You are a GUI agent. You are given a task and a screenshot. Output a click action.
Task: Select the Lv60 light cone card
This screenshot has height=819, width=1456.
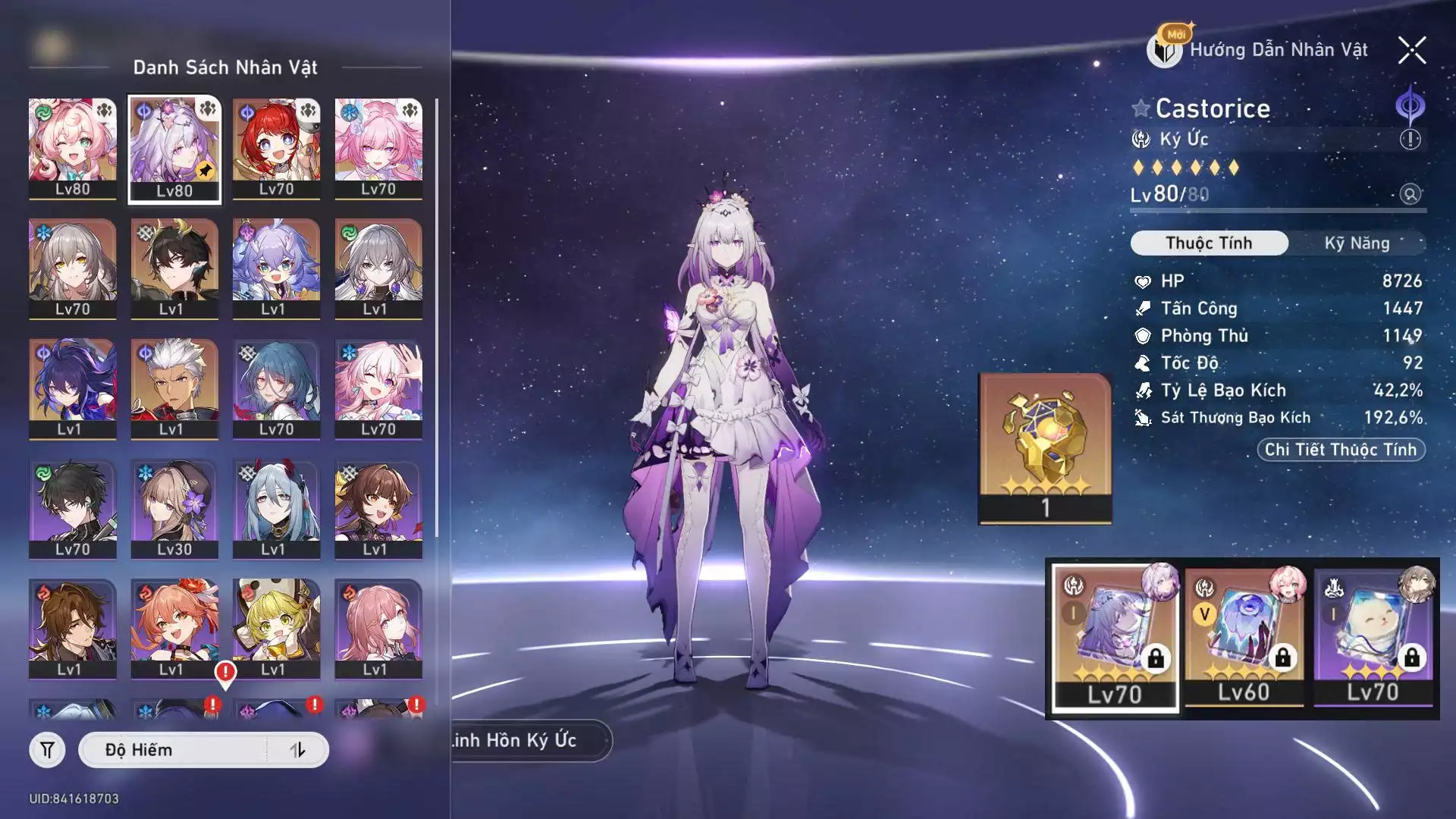tap(1244, 637)
